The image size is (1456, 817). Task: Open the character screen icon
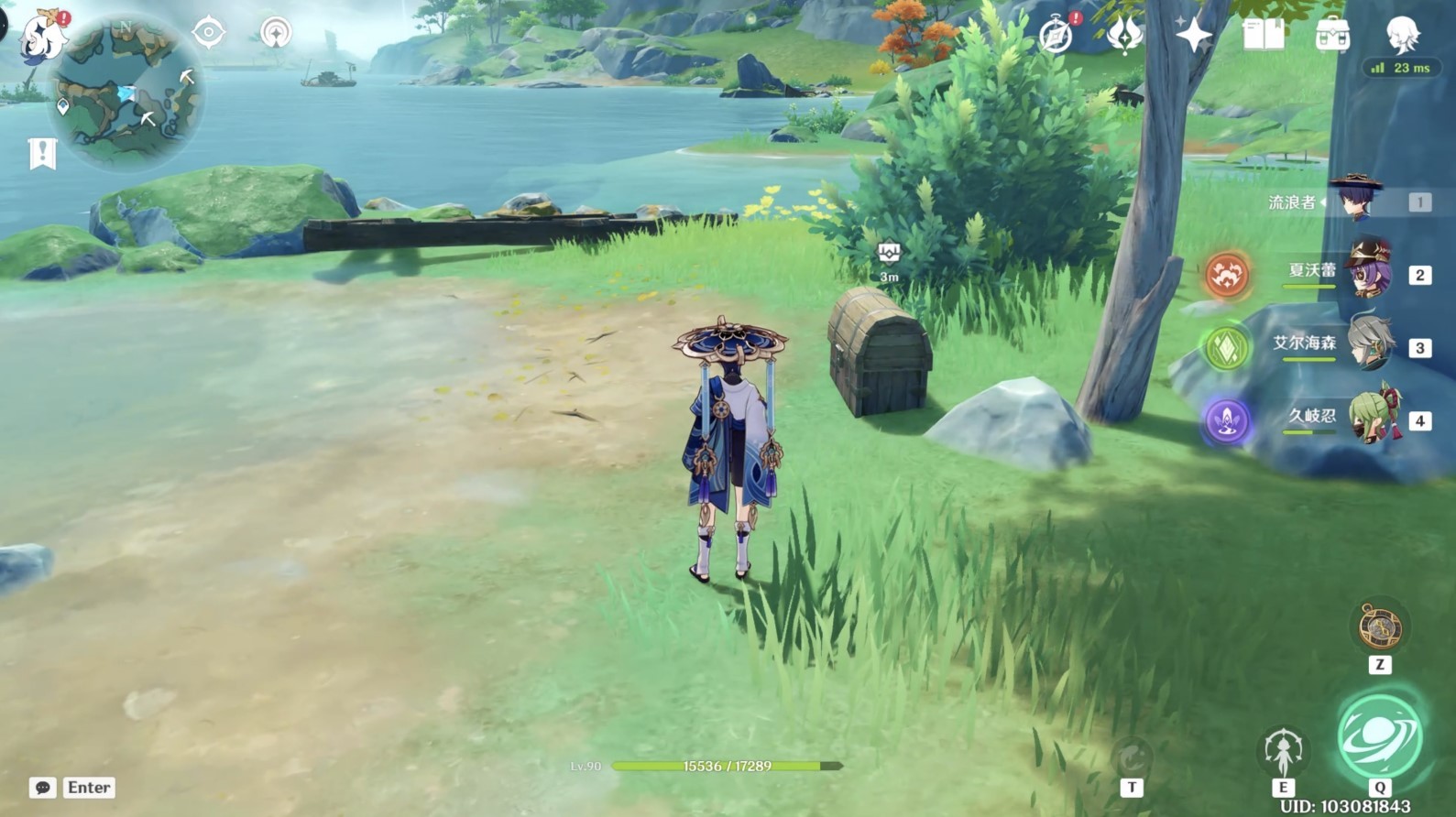[x=1402, y=33]
